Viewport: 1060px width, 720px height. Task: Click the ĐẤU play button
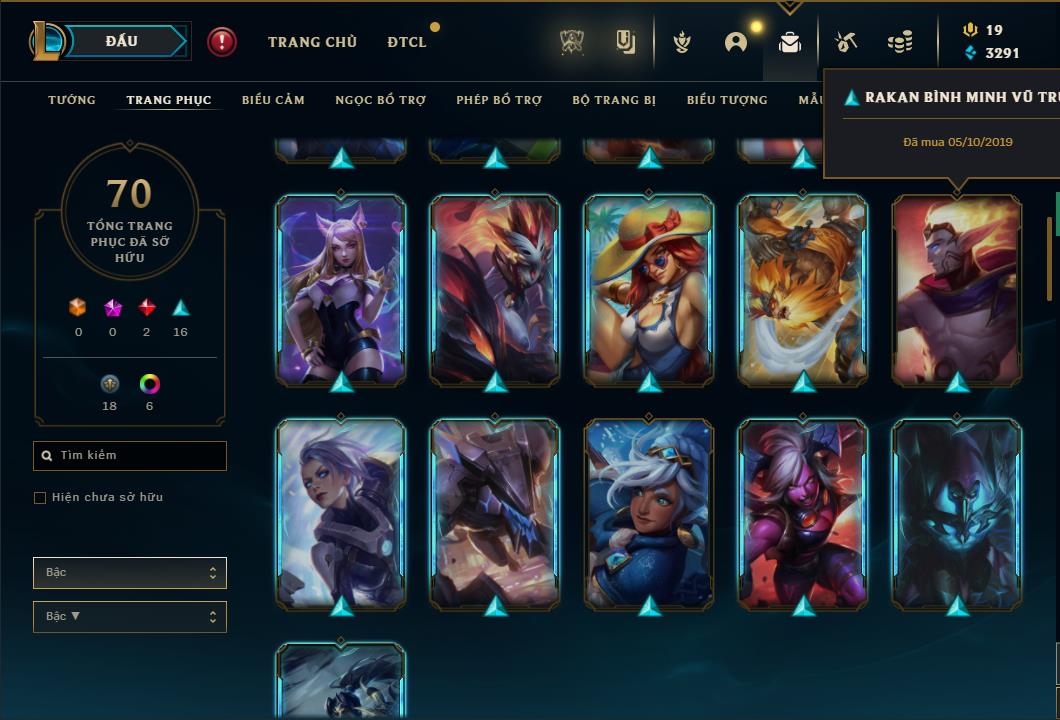click(121, 41)
